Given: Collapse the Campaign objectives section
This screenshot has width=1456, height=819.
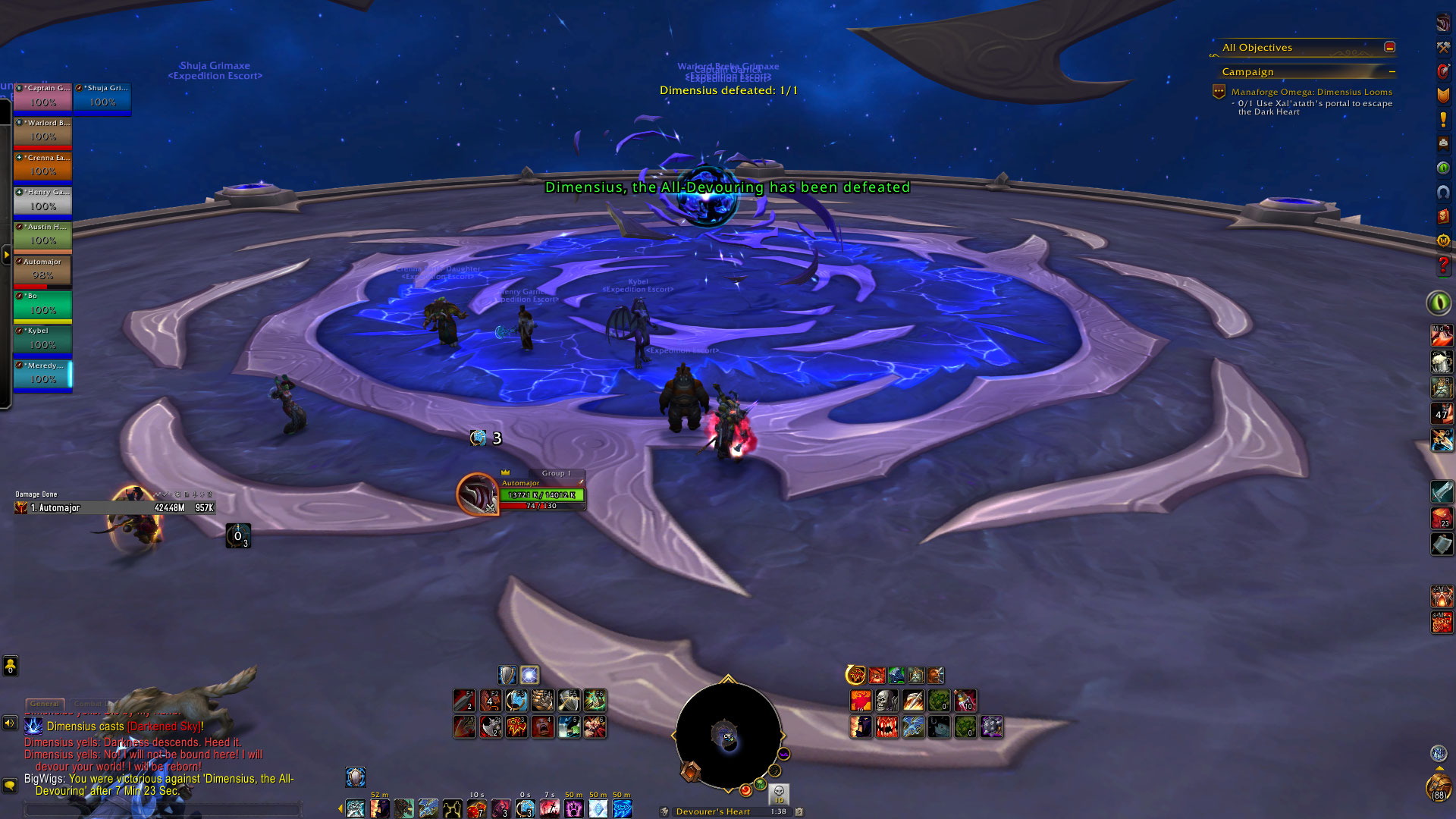Looking at the screenshot, I should point(1392,72).
